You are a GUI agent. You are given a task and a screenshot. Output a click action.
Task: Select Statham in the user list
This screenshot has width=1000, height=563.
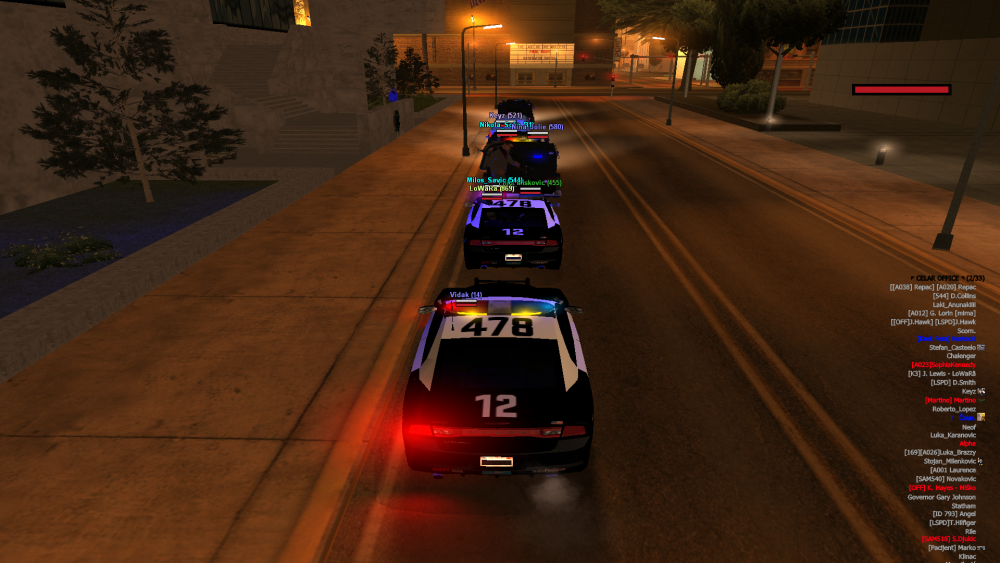(x=963, y=506)
